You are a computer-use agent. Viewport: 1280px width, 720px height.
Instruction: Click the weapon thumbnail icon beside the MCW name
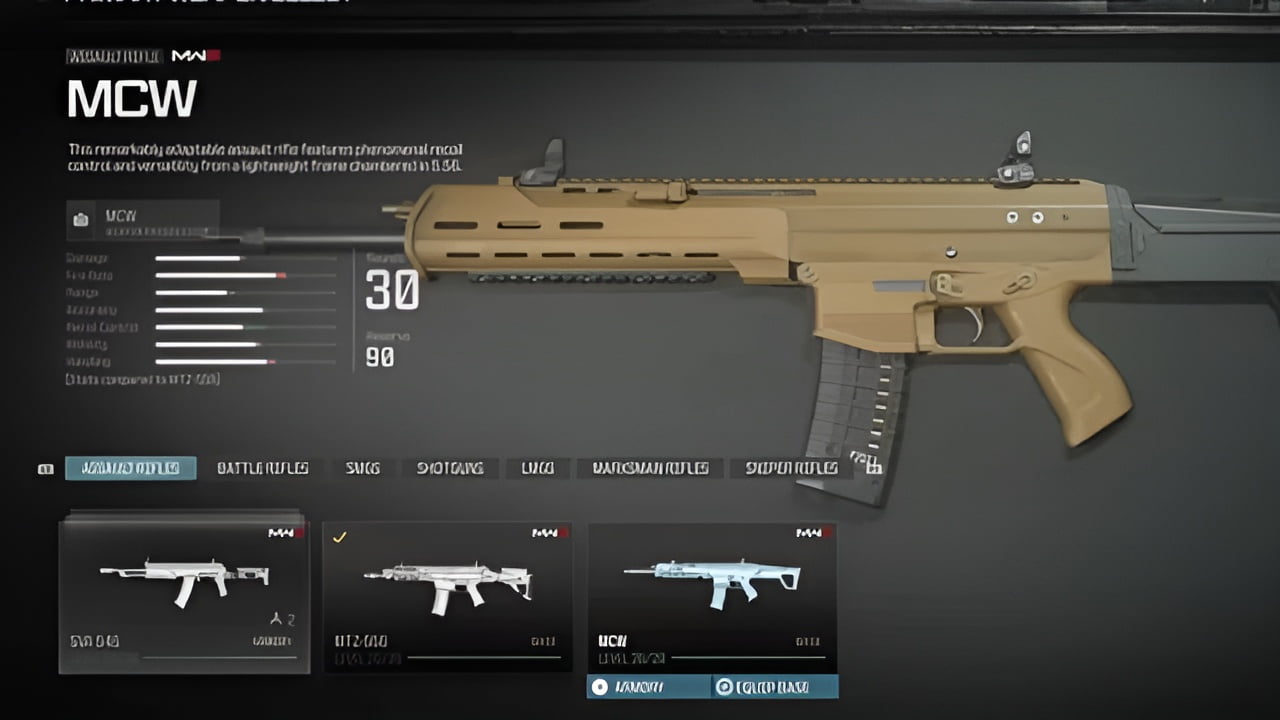click(80, 220)
